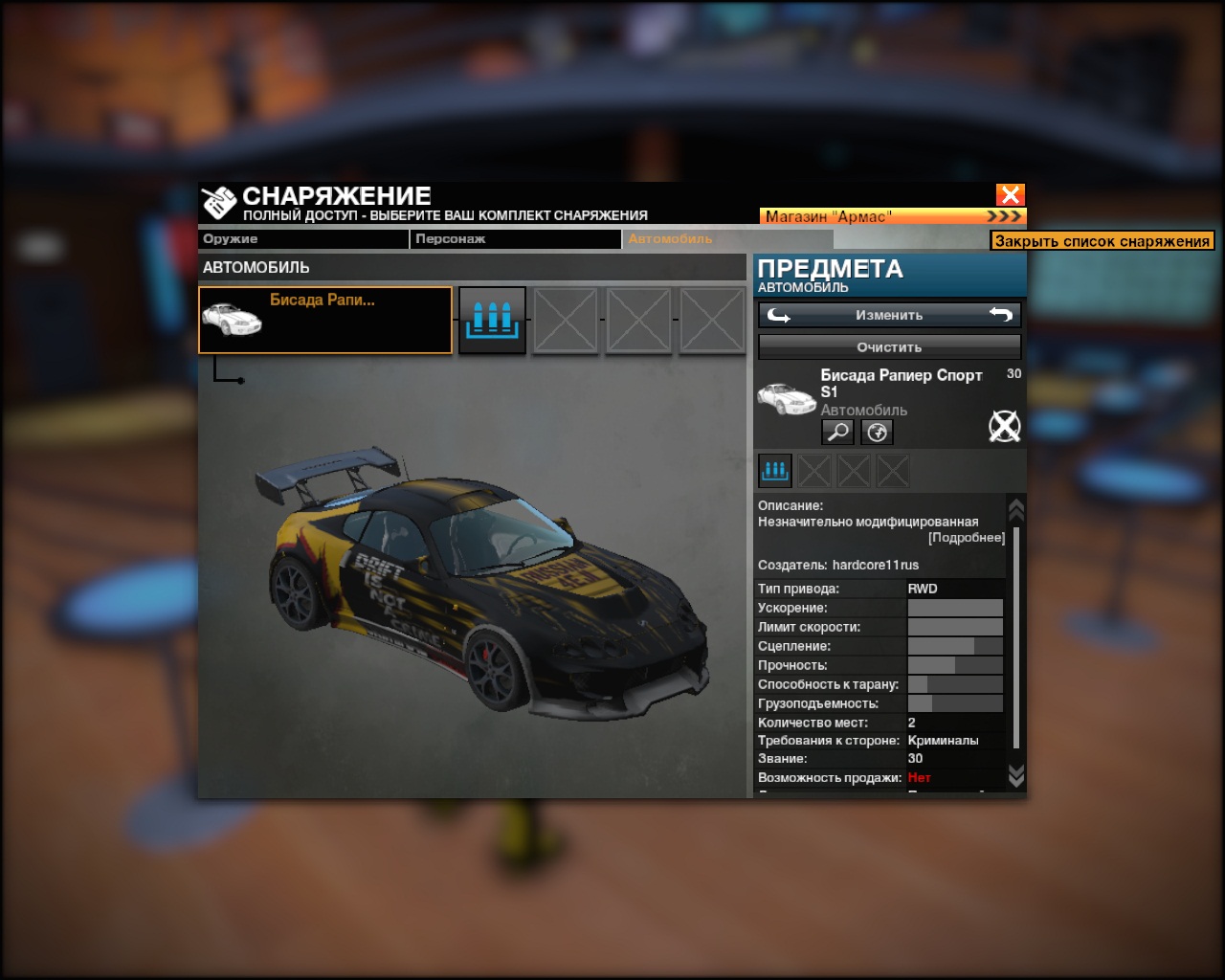Open the [Подробнее] description link
Viewport: 1225px width, 980px height.
click(967, 538)
